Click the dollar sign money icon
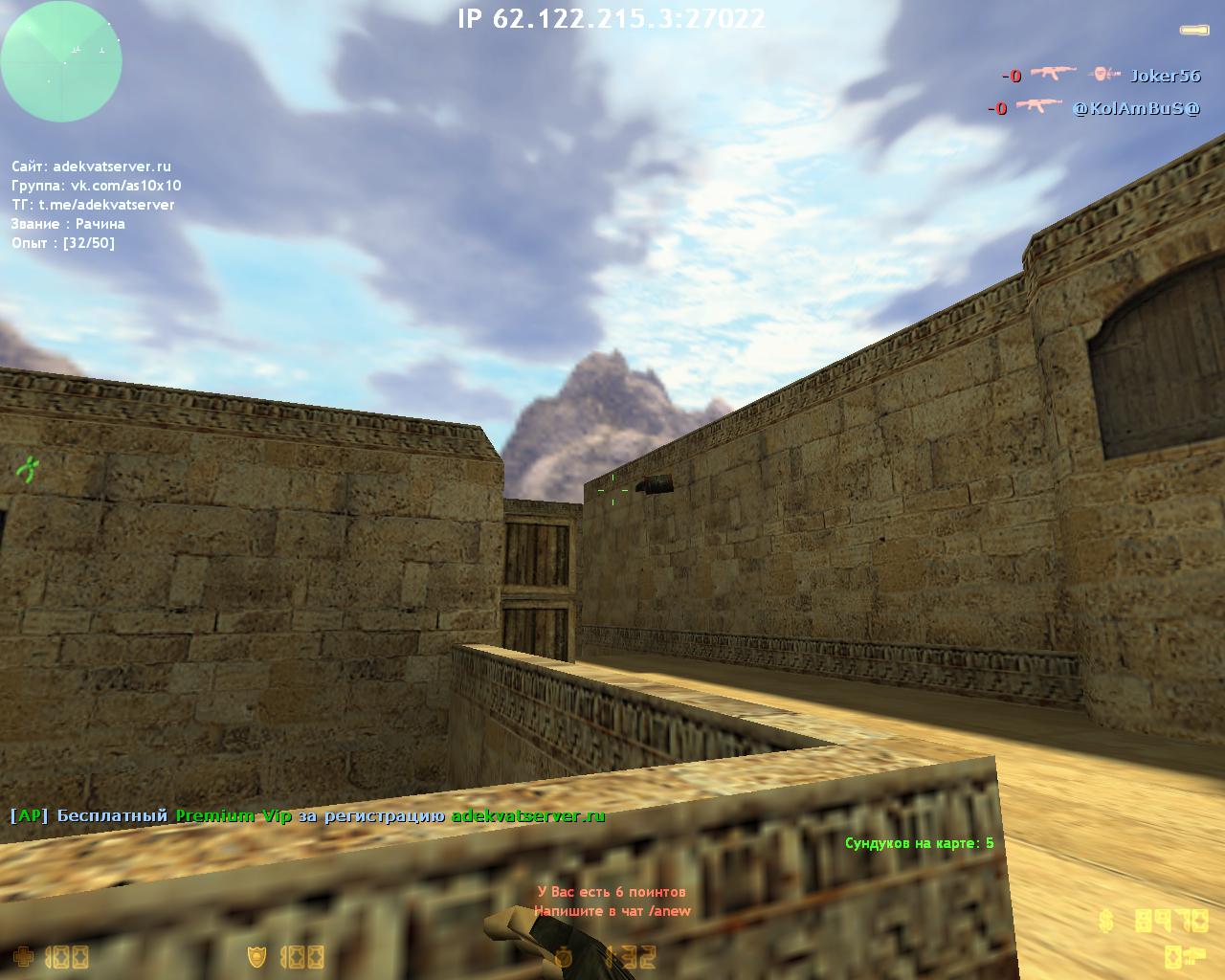Image resolution: width=1225 pixels, height=980 pixels. [1106, 921]
